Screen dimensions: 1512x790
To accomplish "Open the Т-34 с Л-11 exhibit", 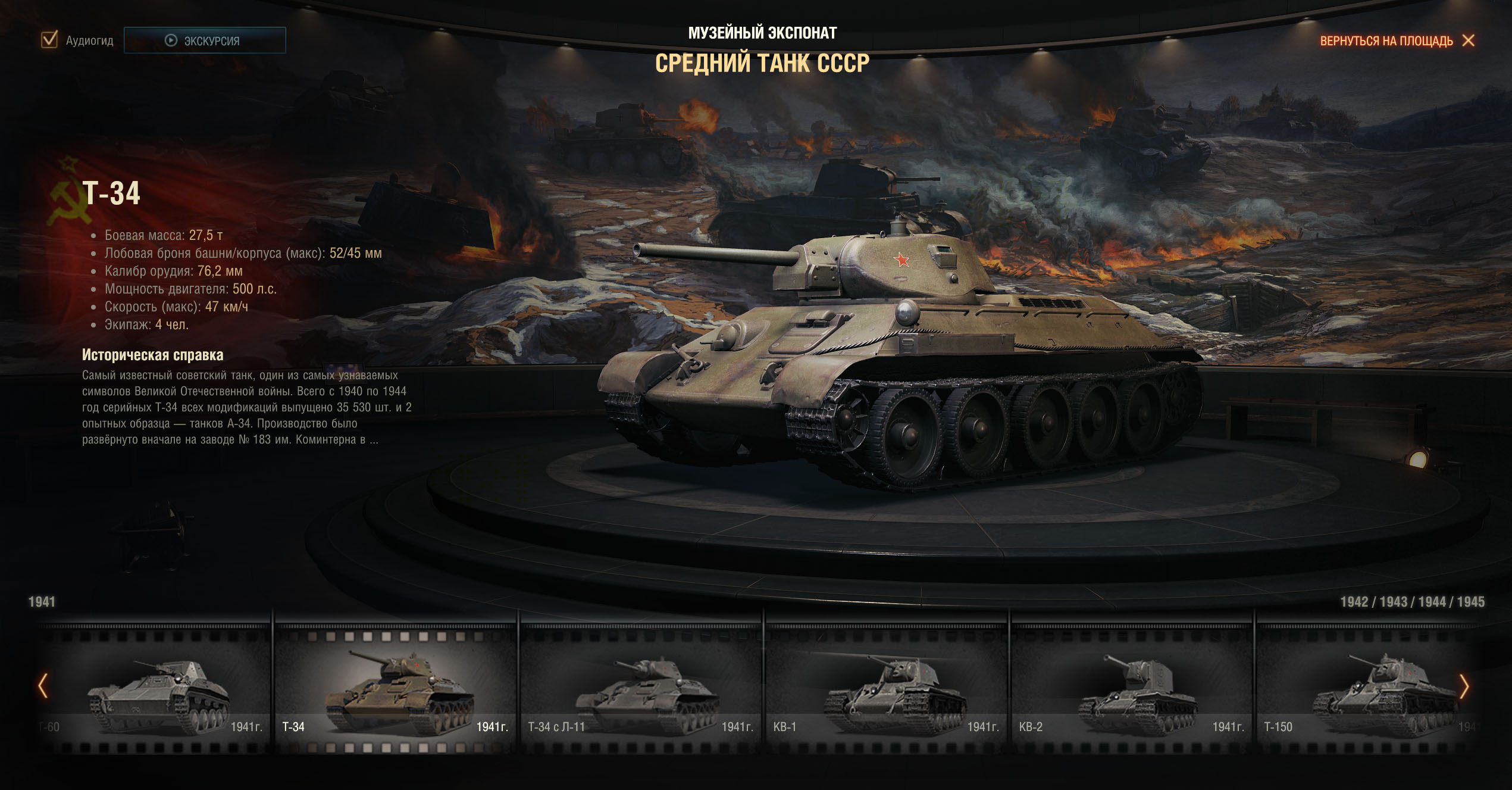I will [640, 691].
